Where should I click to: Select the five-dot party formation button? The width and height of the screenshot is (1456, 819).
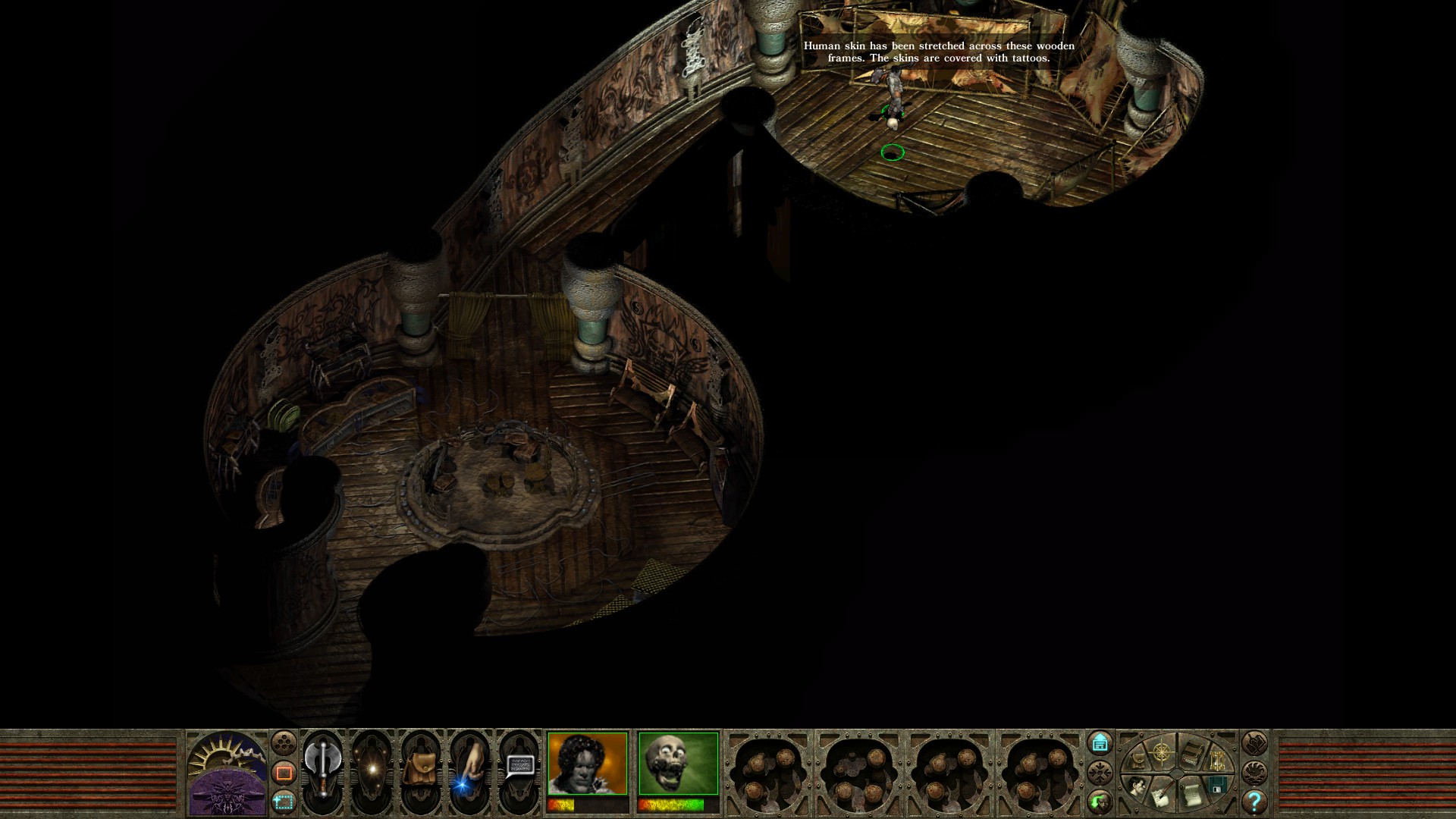pos(284,742)
